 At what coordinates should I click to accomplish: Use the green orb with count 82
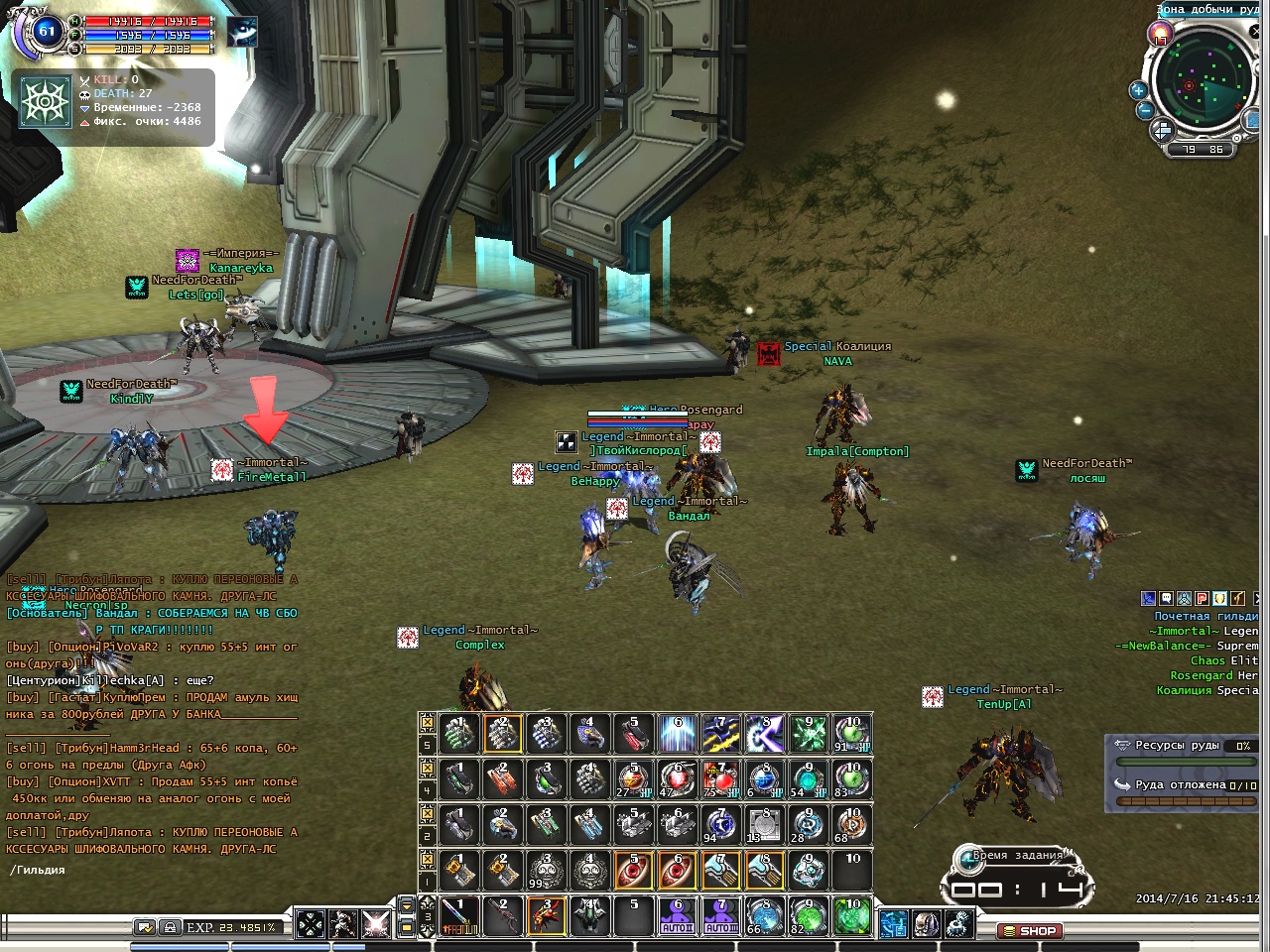click(x=808, y=916)
